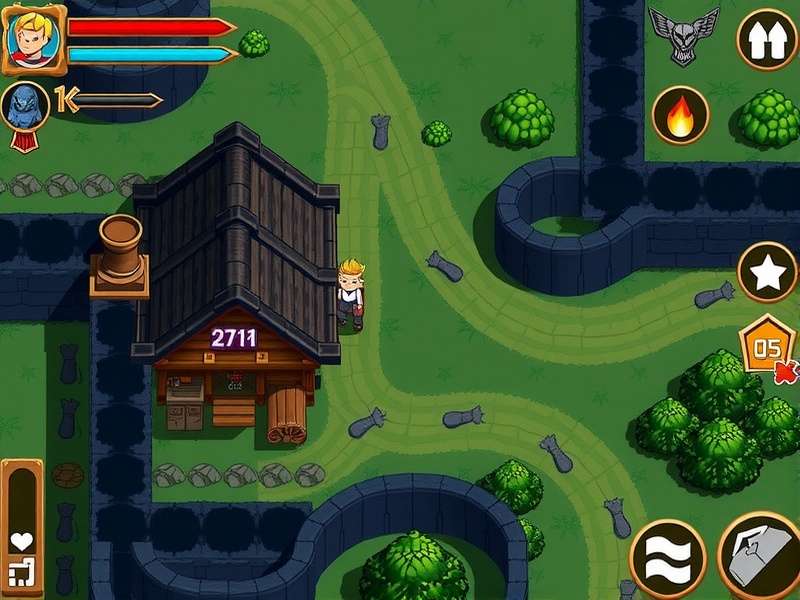
Task: Open the pixel animal icon
Action: click(x=21, y=573)
